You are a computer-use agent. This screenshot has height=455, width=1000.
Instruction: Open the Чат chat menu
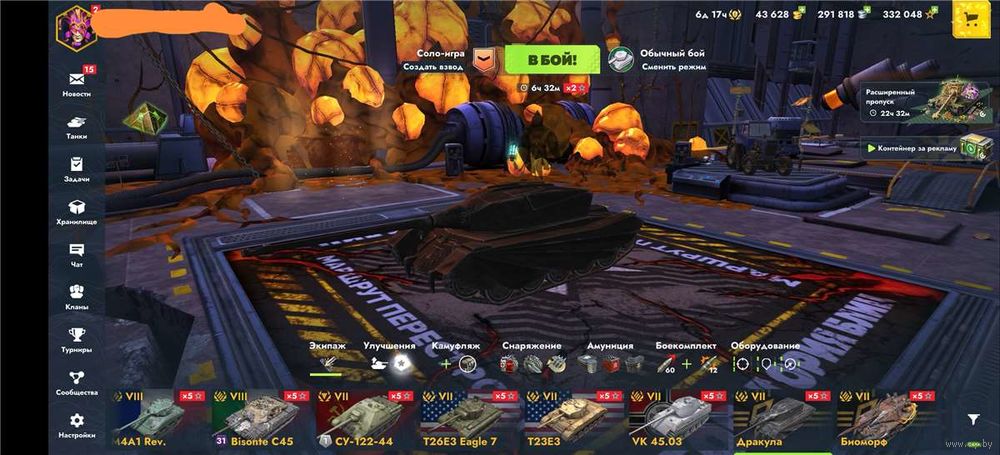tap(76, 254)
